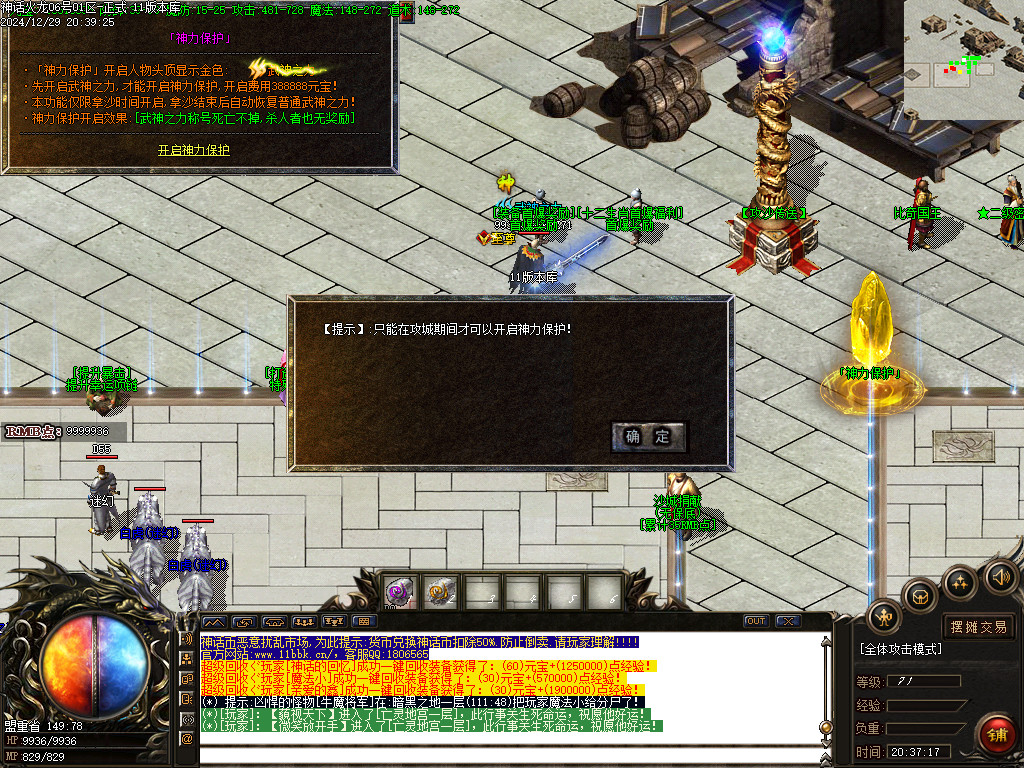Click the OUT button above chat
Viewport: 1024px width, 768px height.
point(756,621)
